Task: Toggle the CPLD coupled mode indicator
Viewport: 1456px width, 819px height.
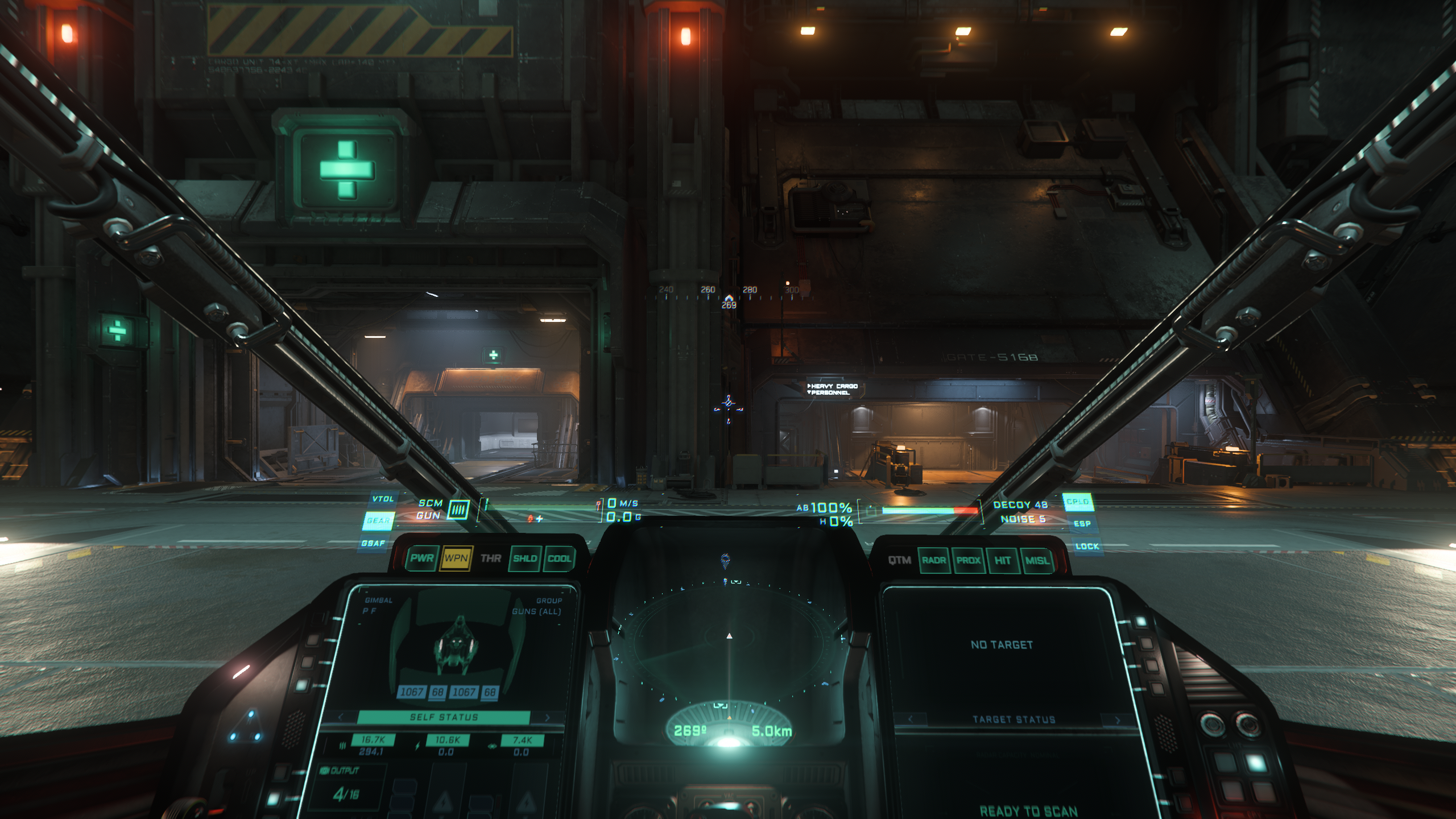Action: coord(1077,502)
